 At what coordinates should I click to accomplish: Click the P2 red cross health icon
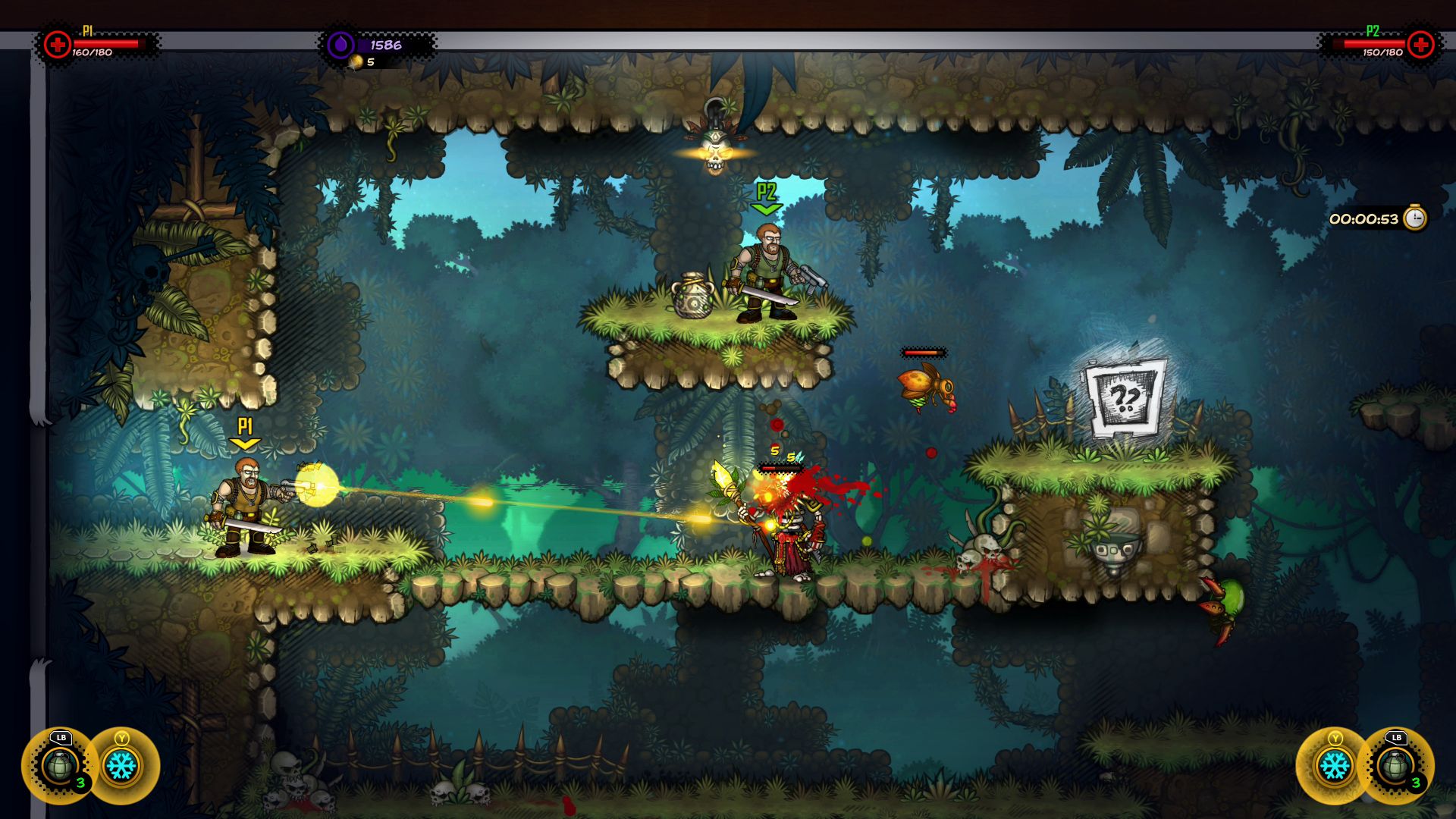click(x=1420, y=45)
